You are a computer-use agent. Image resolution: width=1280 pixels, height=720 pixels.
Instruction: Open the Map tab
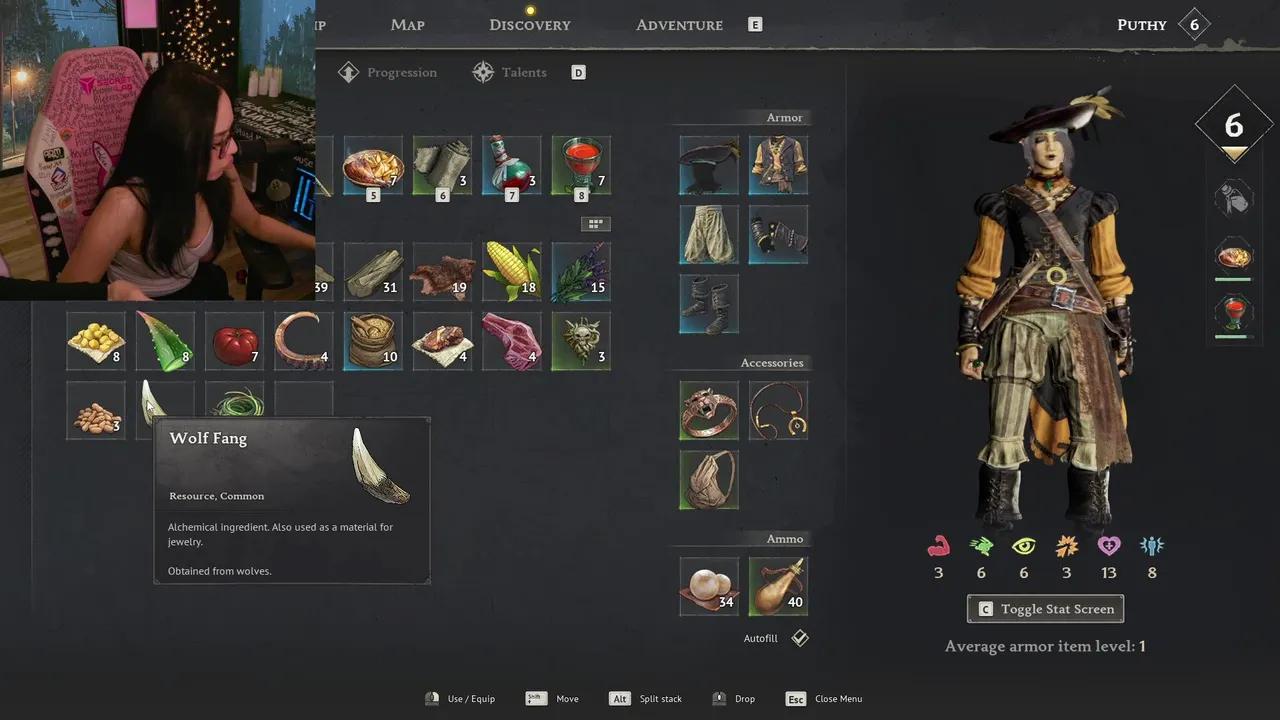coord(408,25)
